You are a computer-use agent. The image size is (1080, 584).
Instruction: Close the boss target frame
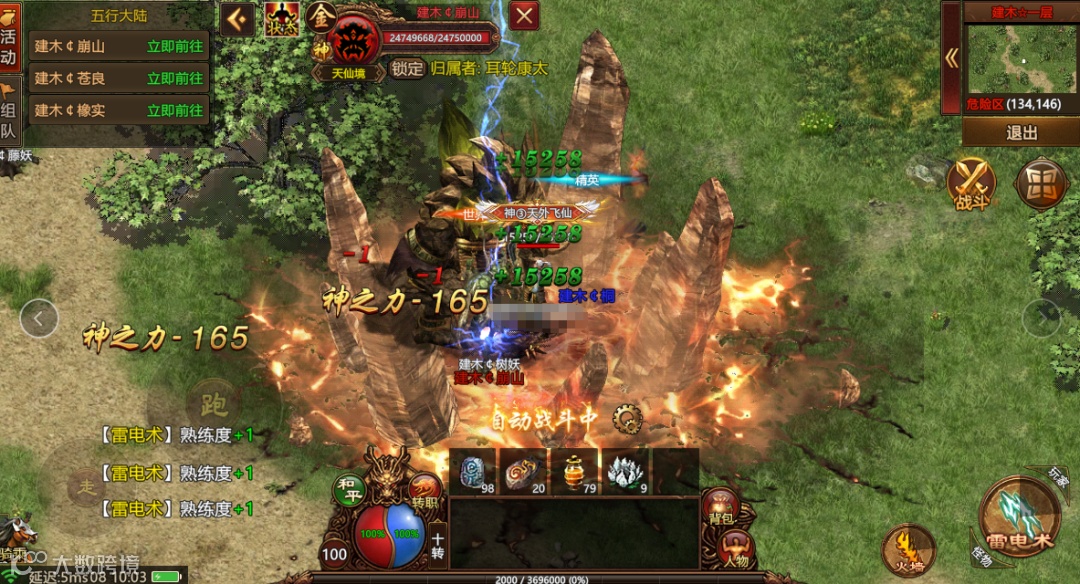click(525, 15)
